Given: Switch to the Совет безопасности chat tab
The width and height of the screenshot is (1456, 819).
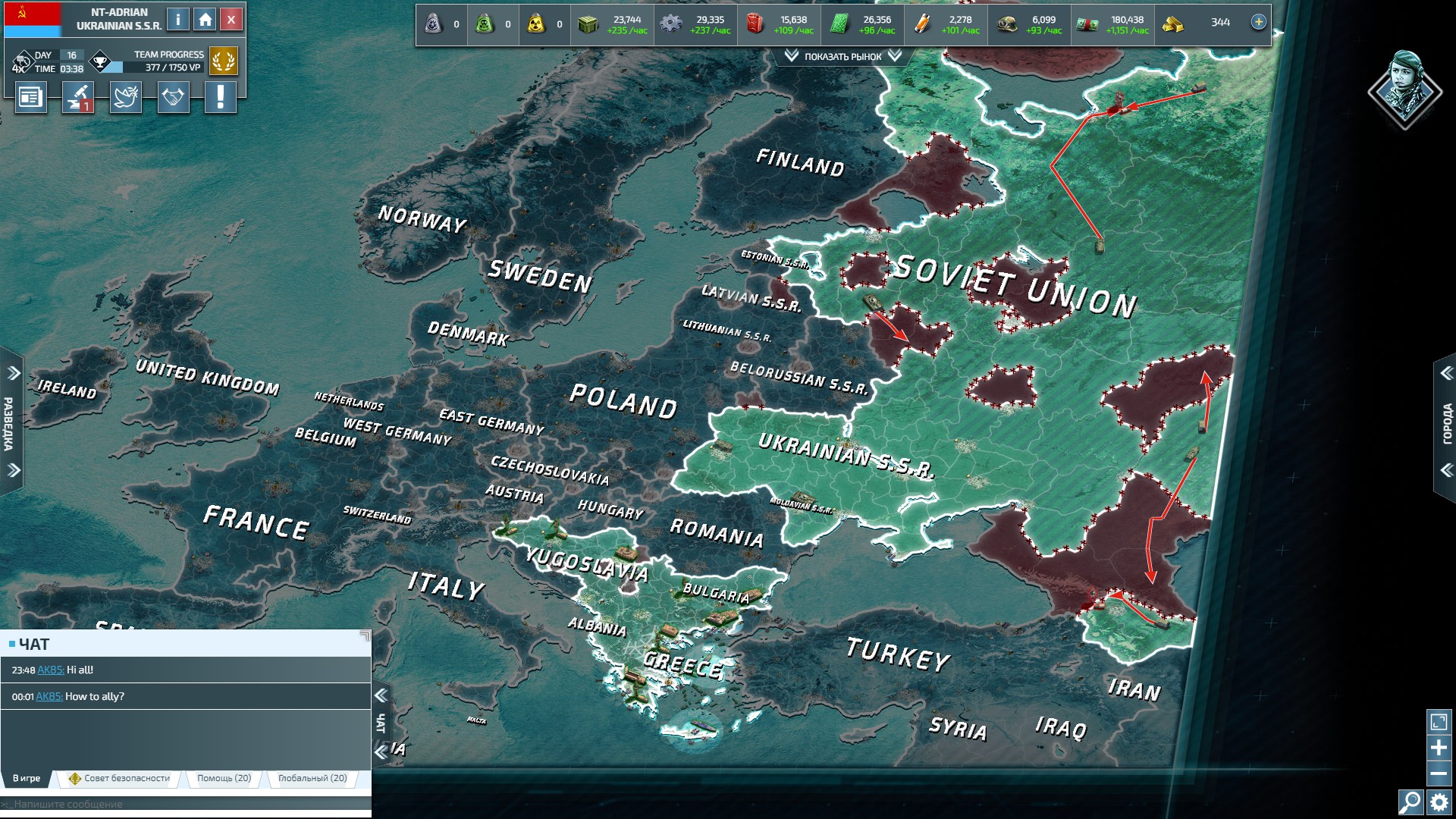Looking at the screenshot, I should 121,778.
